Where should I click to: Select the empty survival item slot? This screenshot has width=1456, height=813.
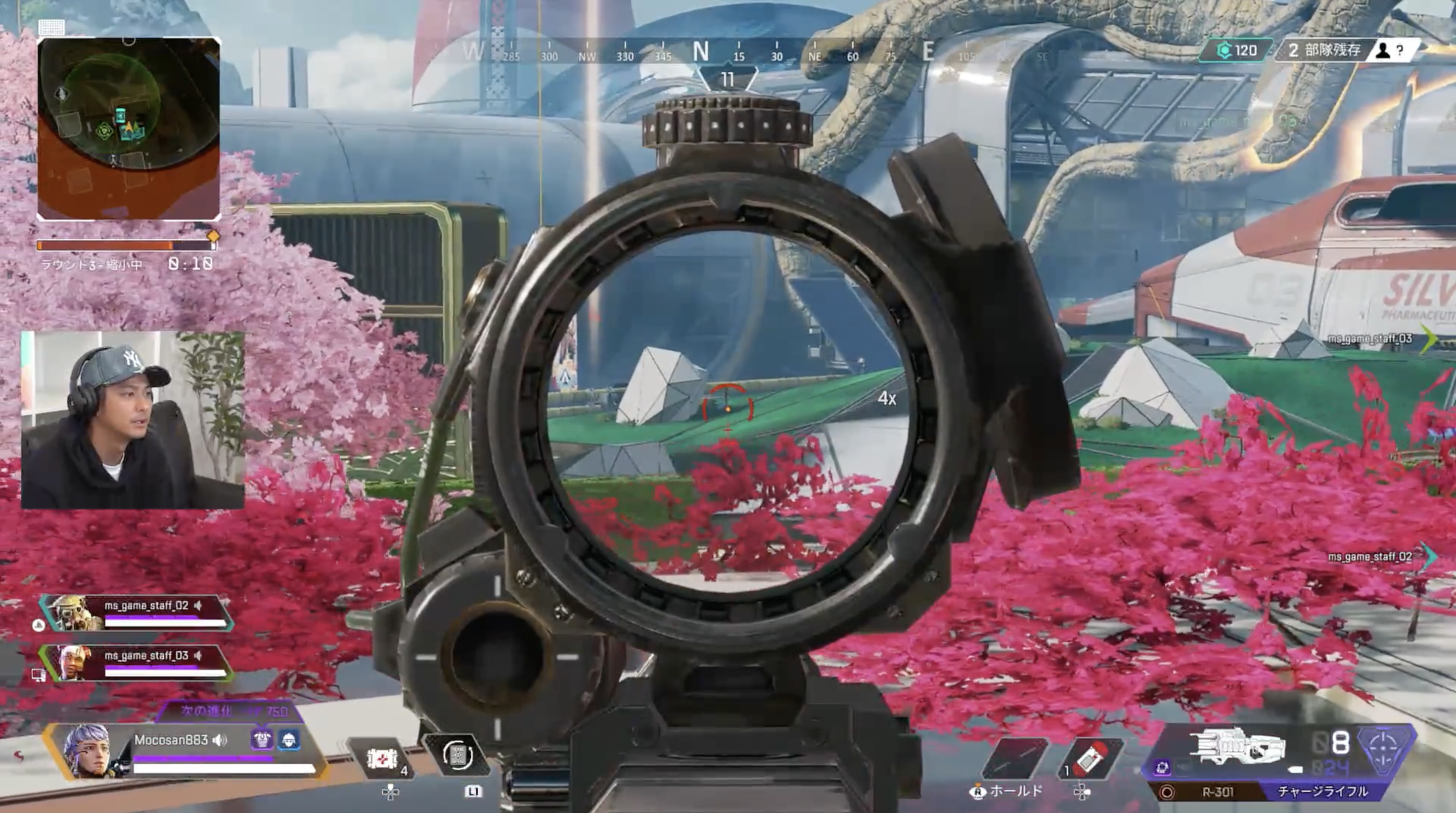[1016, 757]
